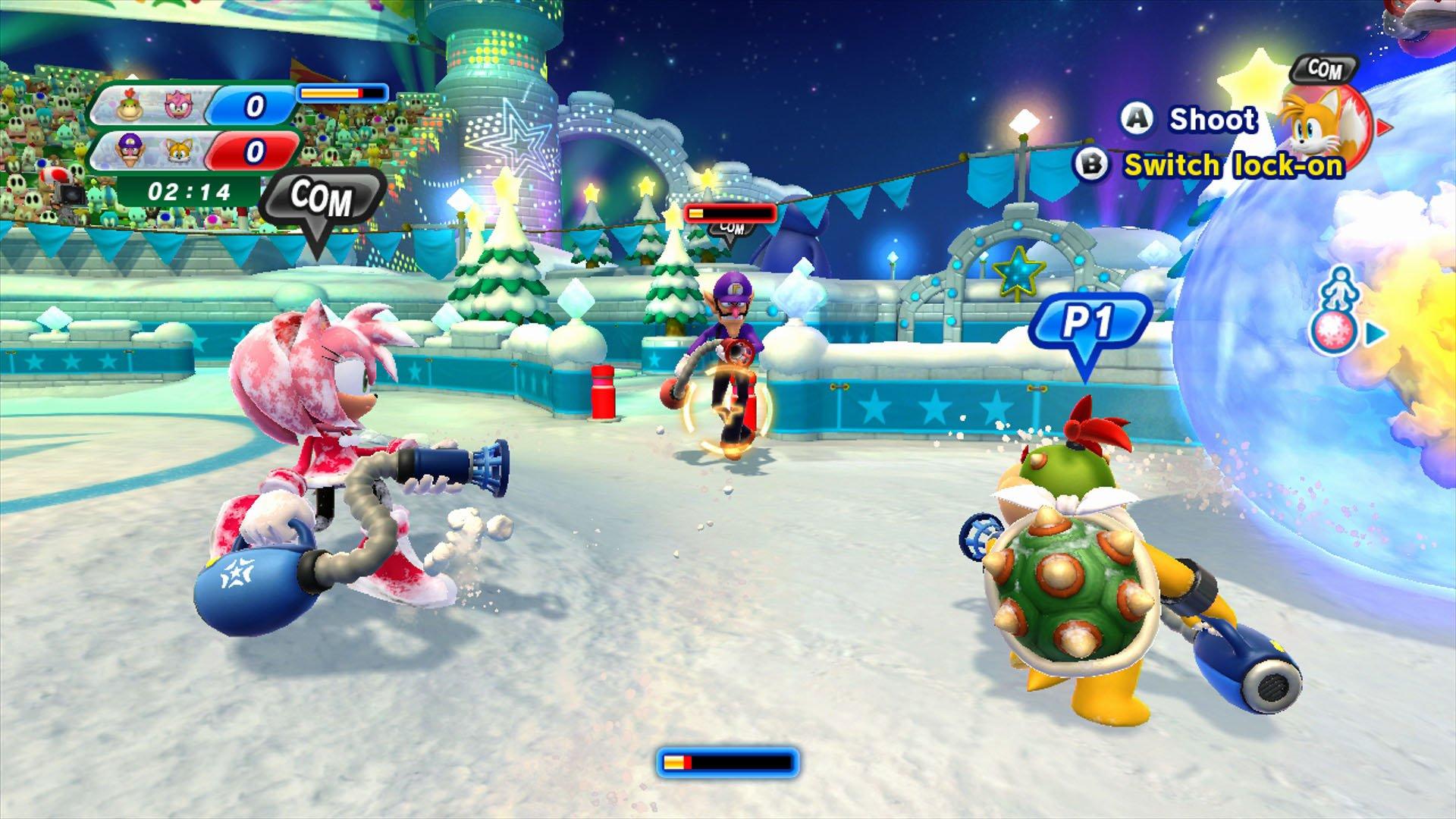1456x819 pixels.
Task: Select Waluigi portrait on the red team row
Action: [130, 152]
